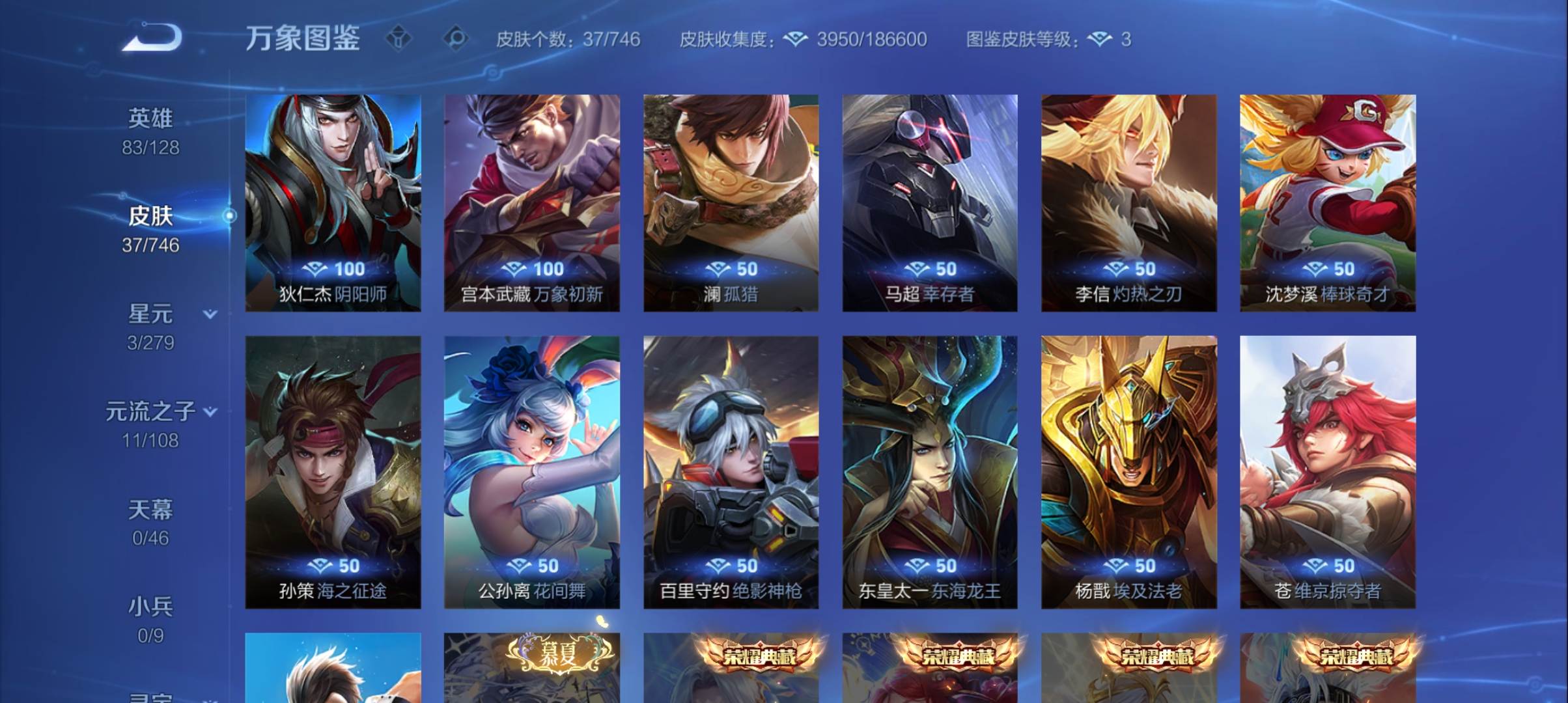Click the 50-point gem icon on 澜孤猎 card

tap(720, 269)
